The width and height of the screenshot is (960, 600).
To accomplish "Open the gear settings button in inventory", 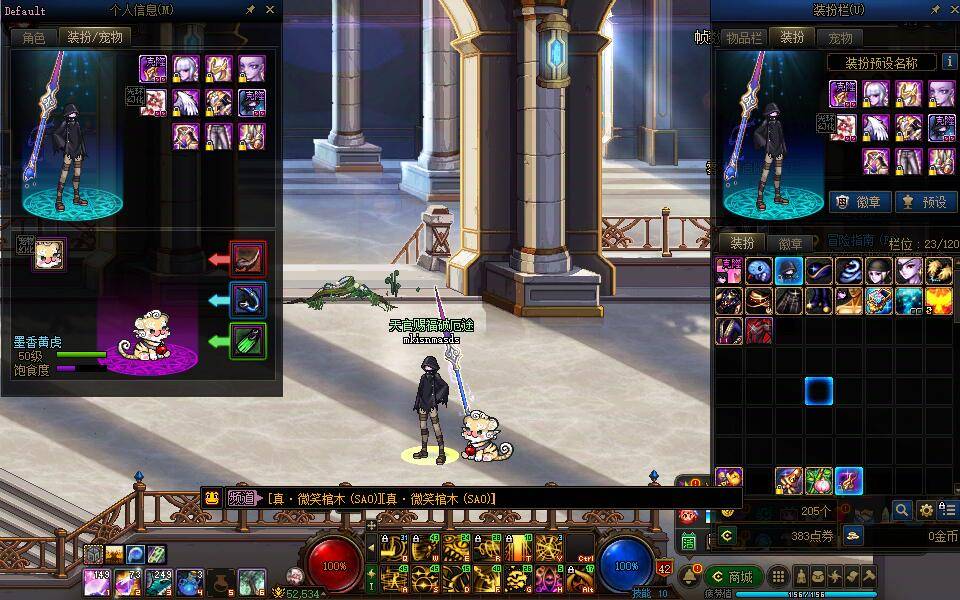I will pos(927,510).
